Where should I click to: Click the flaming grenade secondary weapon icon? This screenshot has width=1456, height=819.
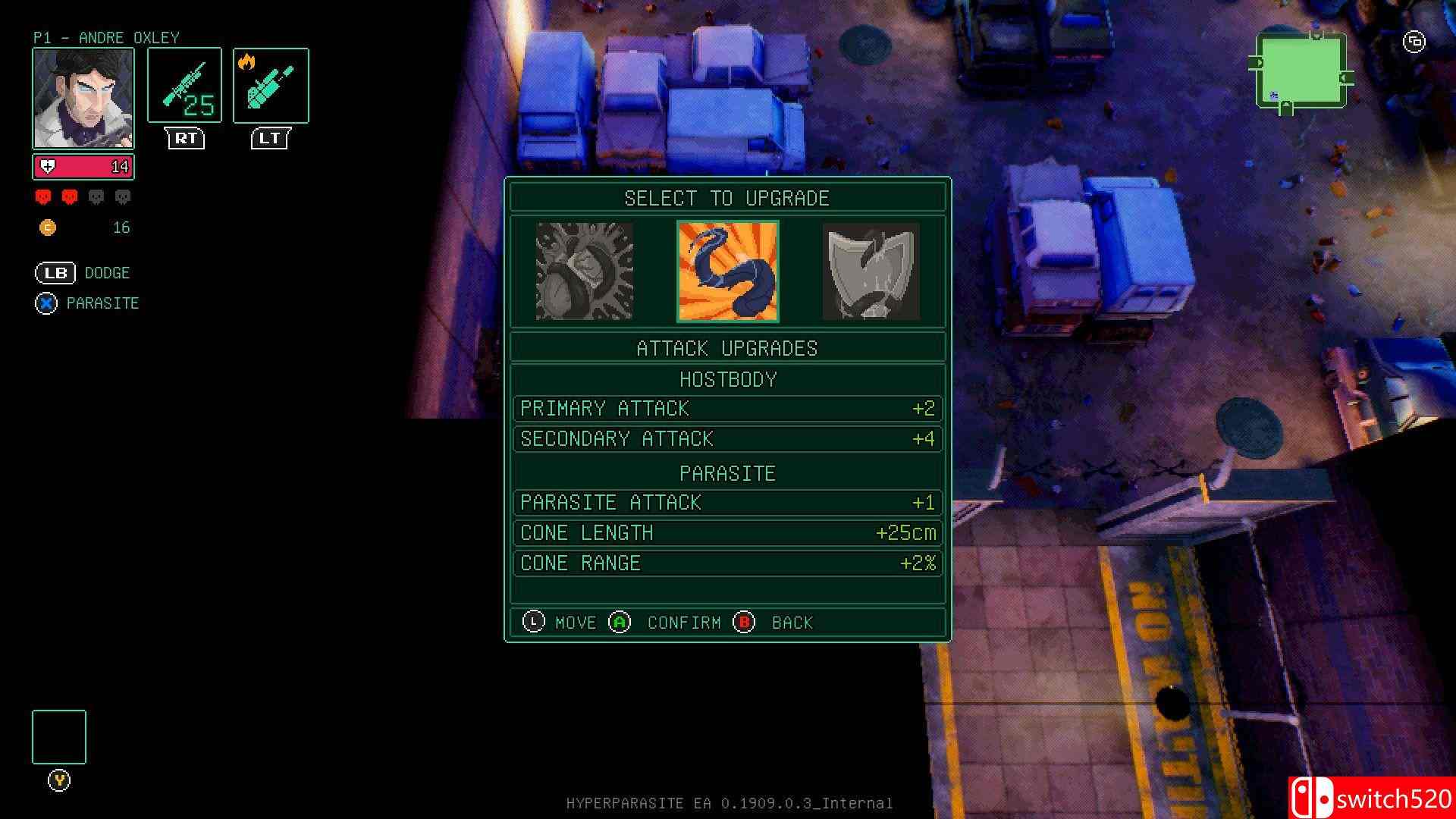271,85
